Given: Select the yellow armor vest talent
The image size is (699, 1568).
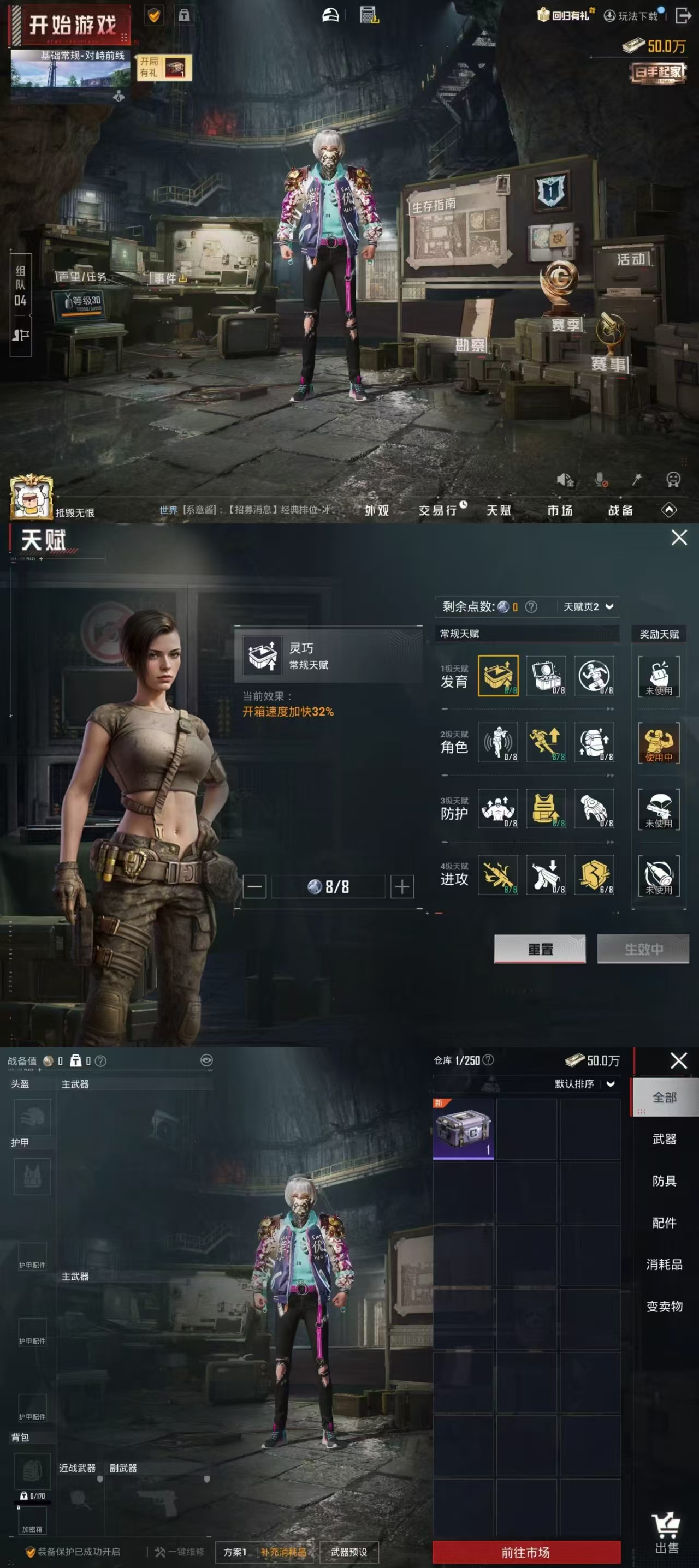Looking at the screenshot, I should [546, 808].
